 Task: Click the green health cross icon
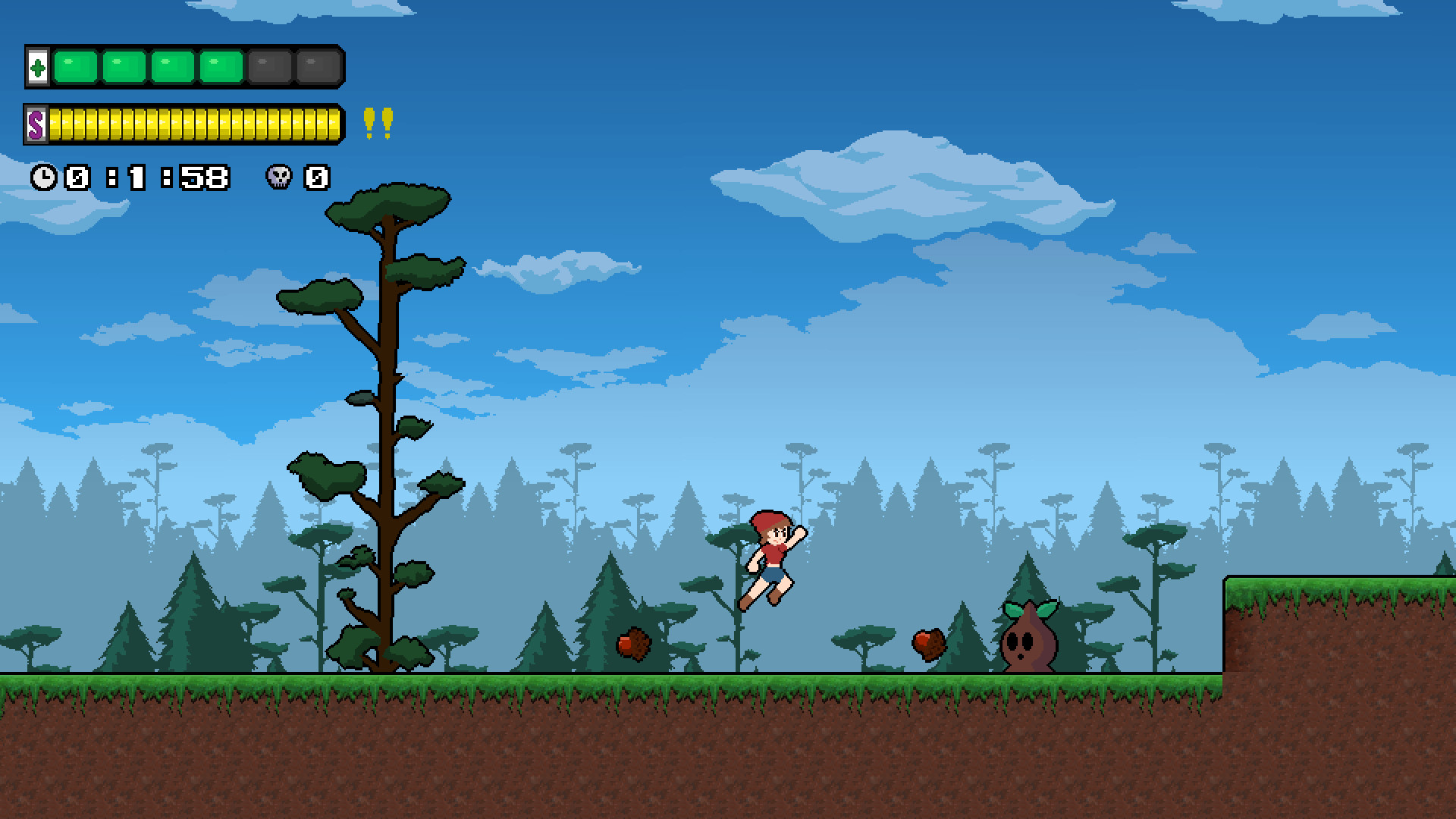[x=37, y=67]
